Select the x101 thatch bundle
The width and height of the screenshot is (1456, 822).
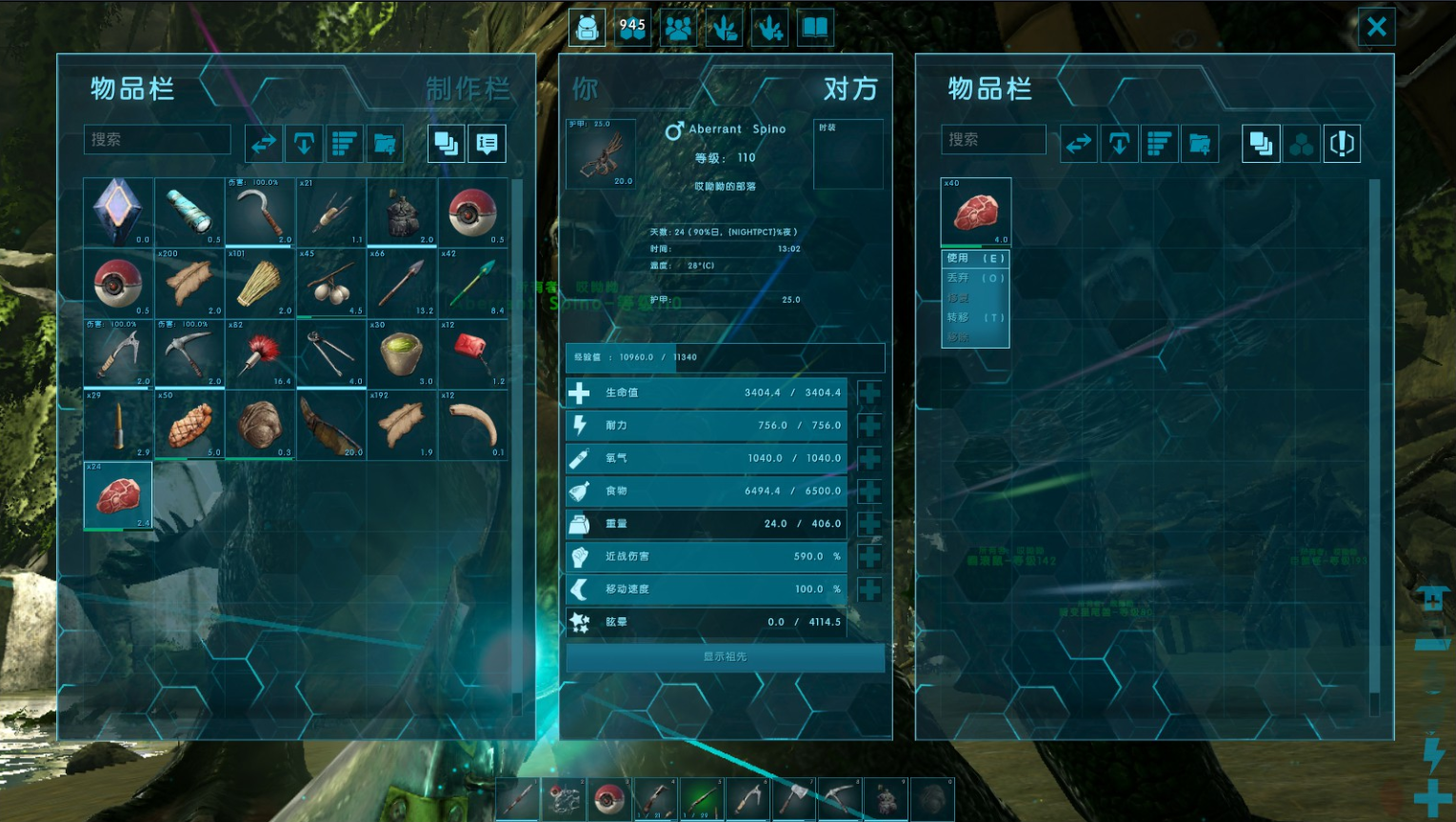coord(260,283)
